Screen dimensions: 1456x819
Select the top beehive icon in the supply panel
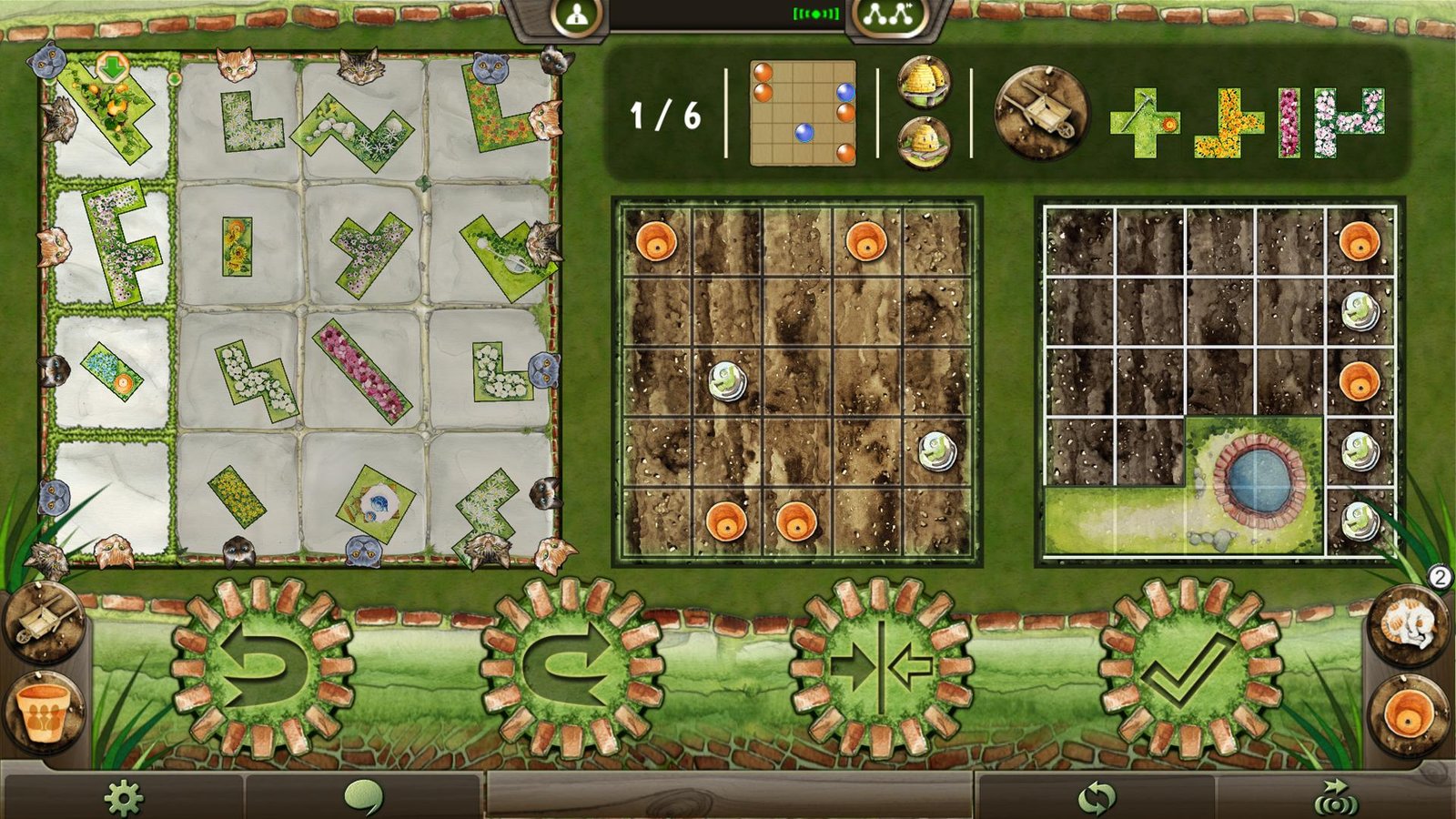pyautogui.click(x=923, y=81)
